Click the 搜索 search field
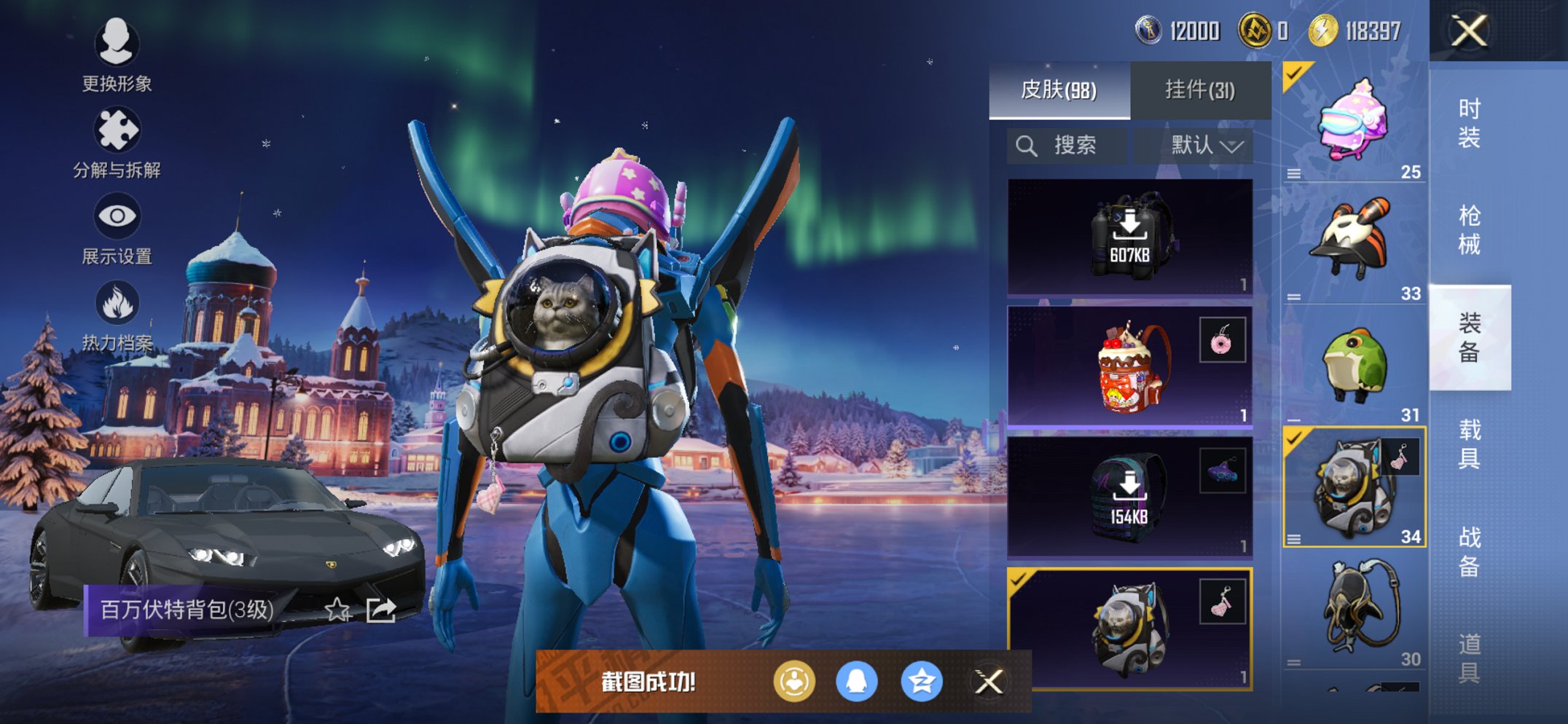Viewport: 1568px width, 724px height. click(1067, 146)
